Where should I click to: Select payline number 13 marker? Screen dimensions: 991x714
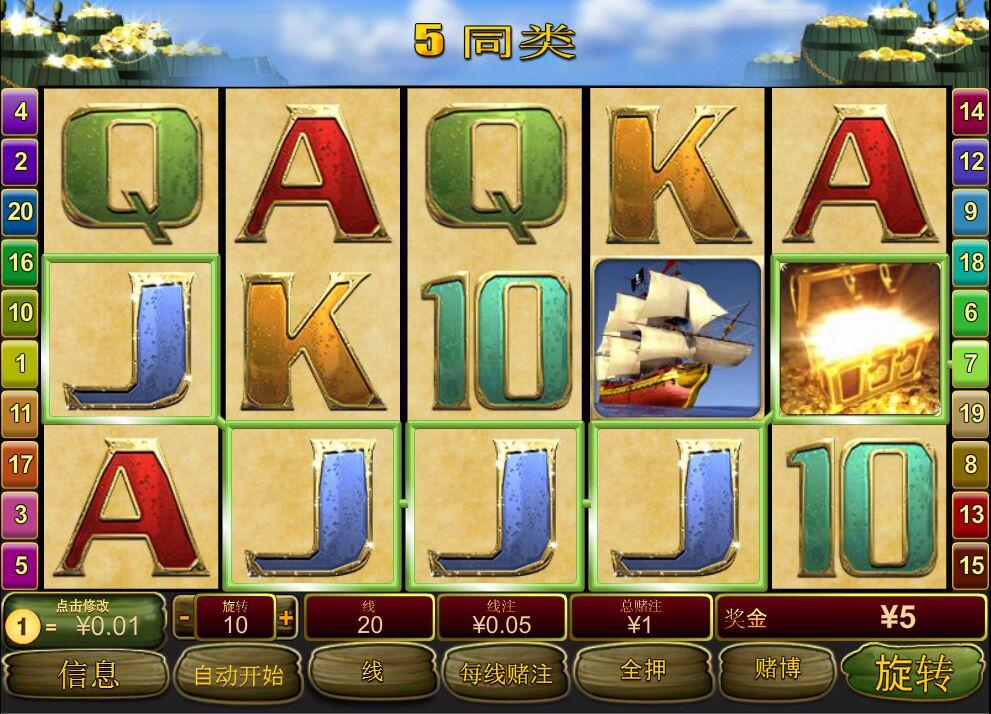coord(970,514)
